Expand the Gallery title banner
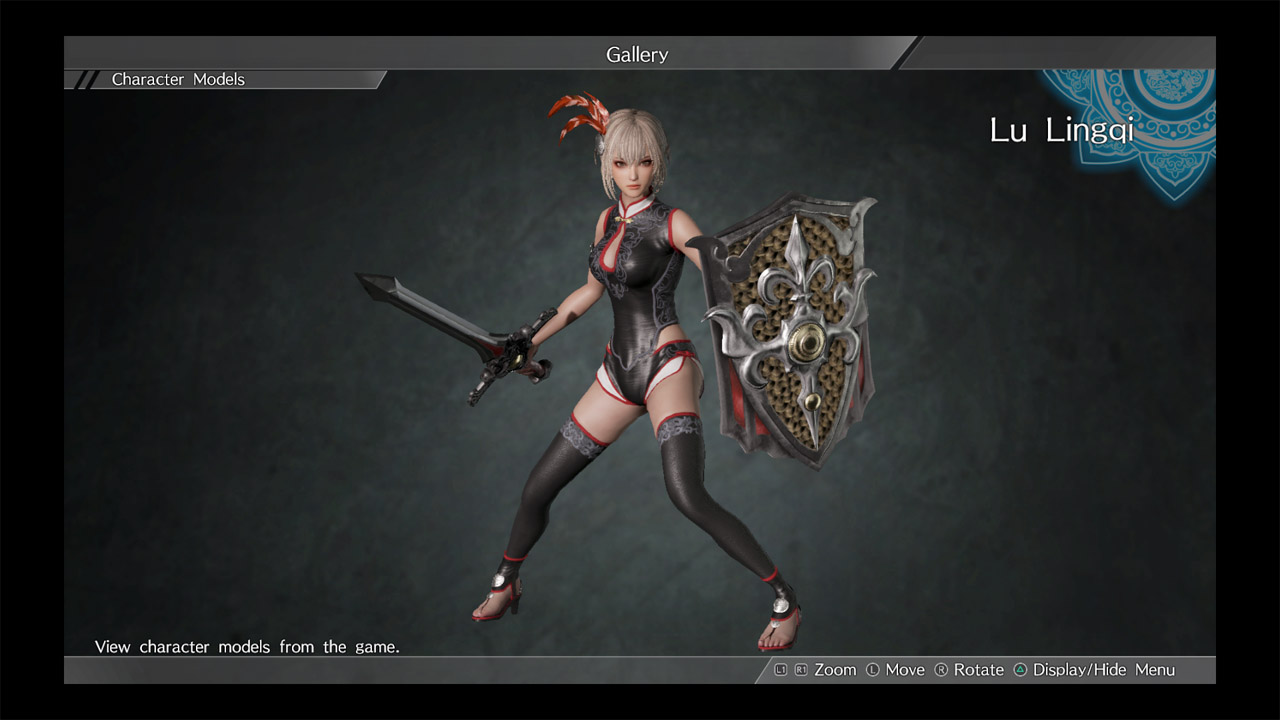The height and width of the screenshot is (720, 1280). tap(637, 54)
